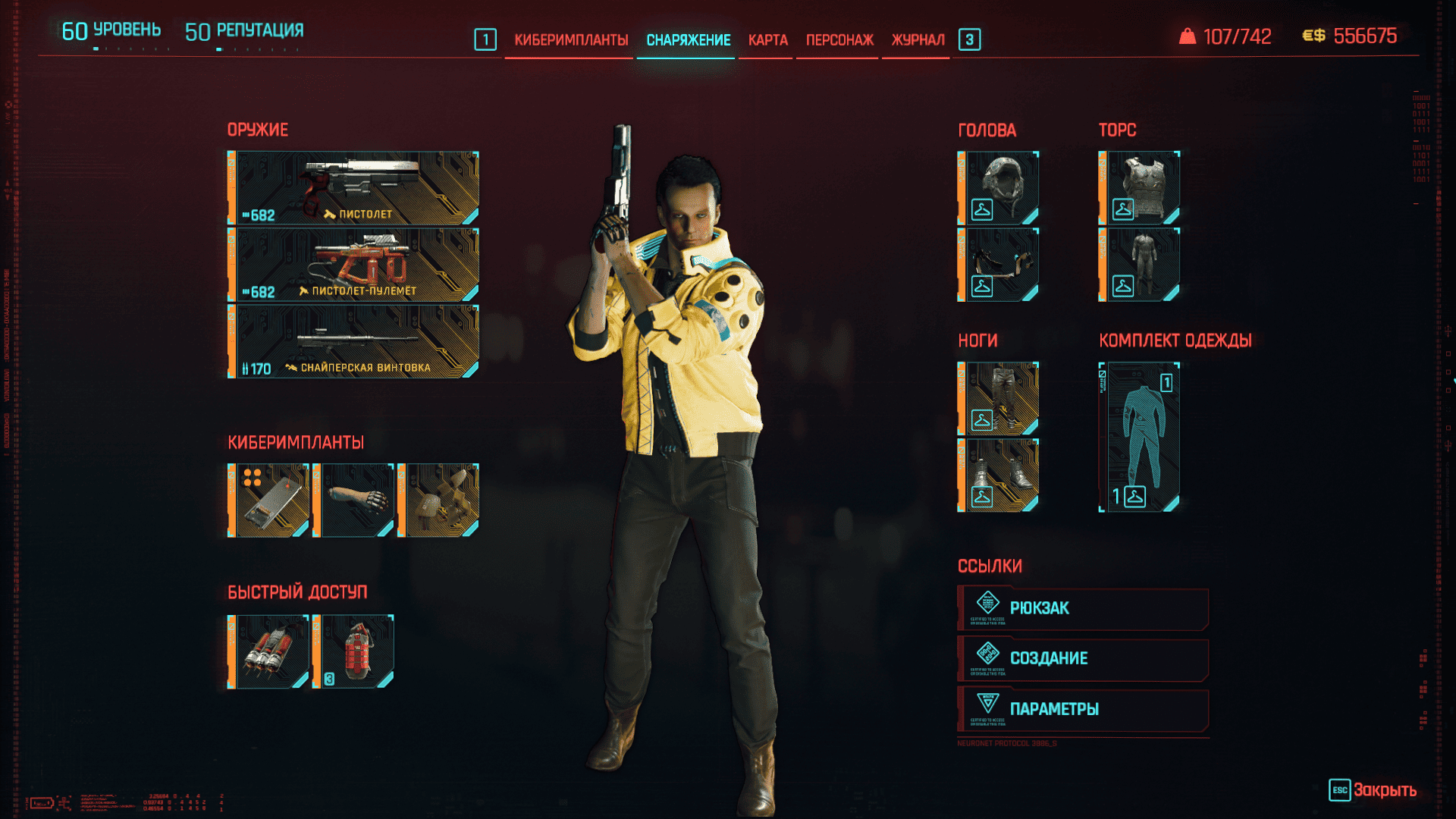1456x819 pixels.
Task: Open the Параметры stats link
Action: [1083, 710]
